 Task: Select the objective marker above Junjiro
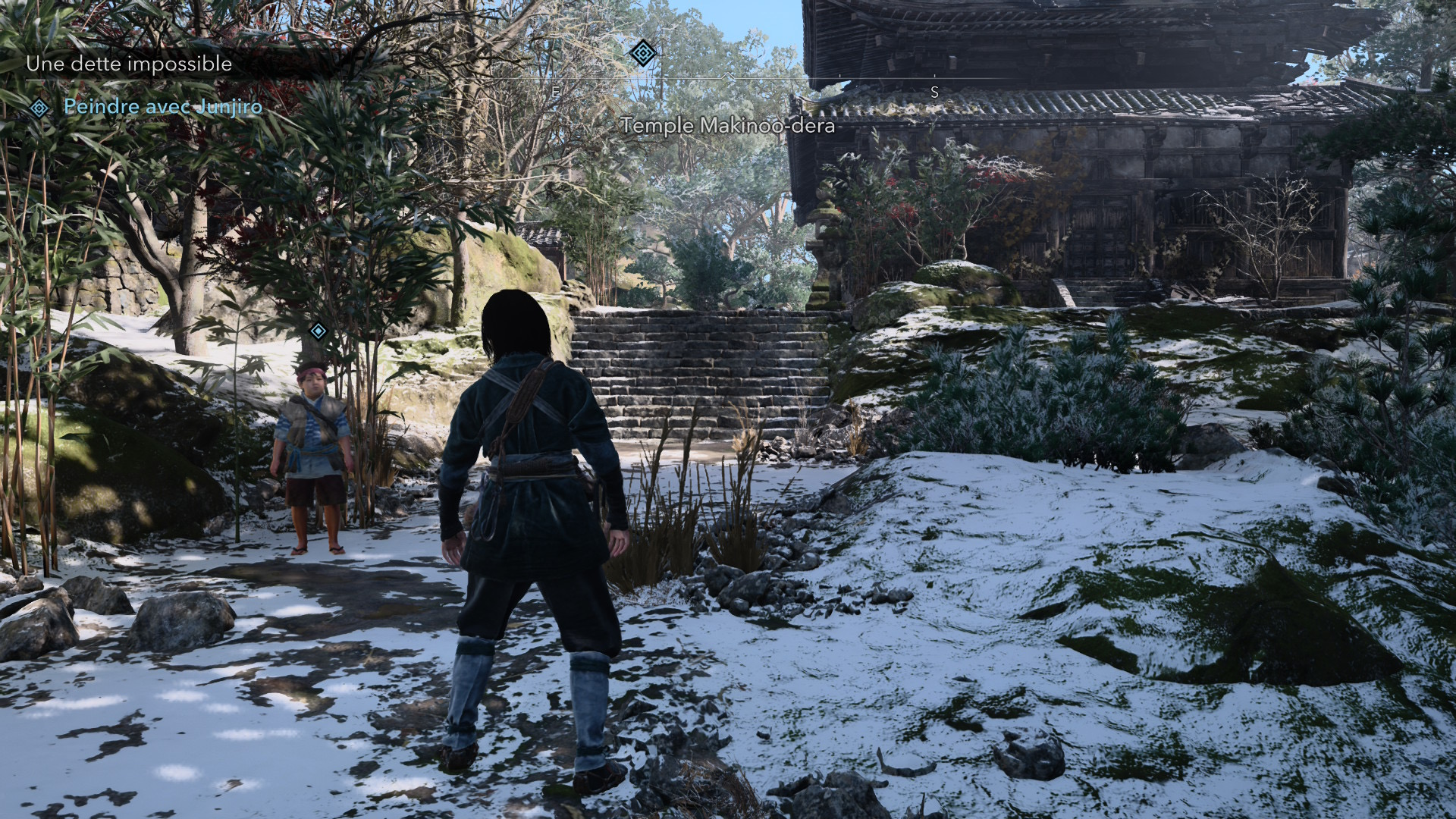click(x=318, y=330)
